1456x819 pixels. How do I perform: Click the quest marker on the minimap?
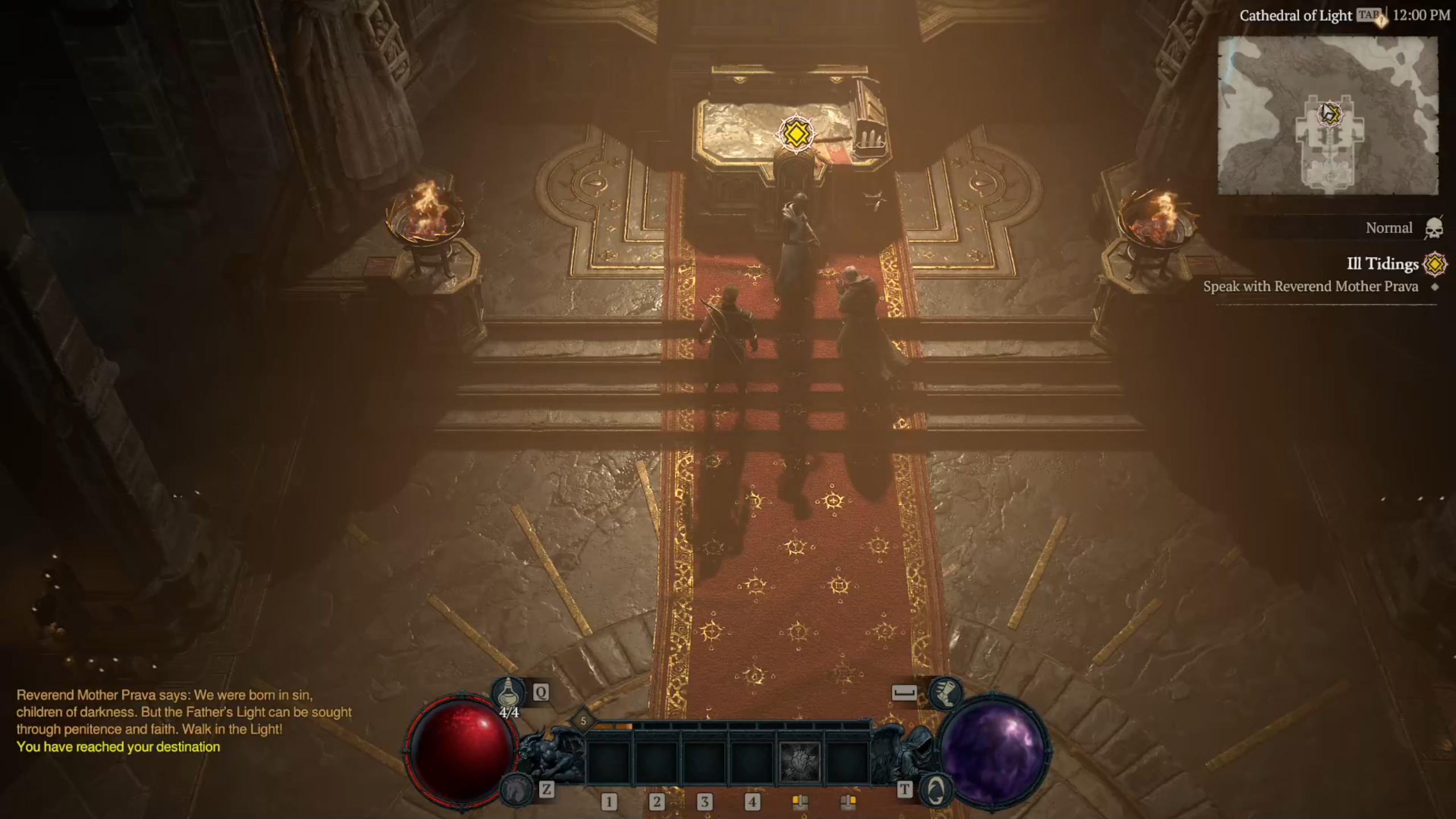coord(1329,113)
